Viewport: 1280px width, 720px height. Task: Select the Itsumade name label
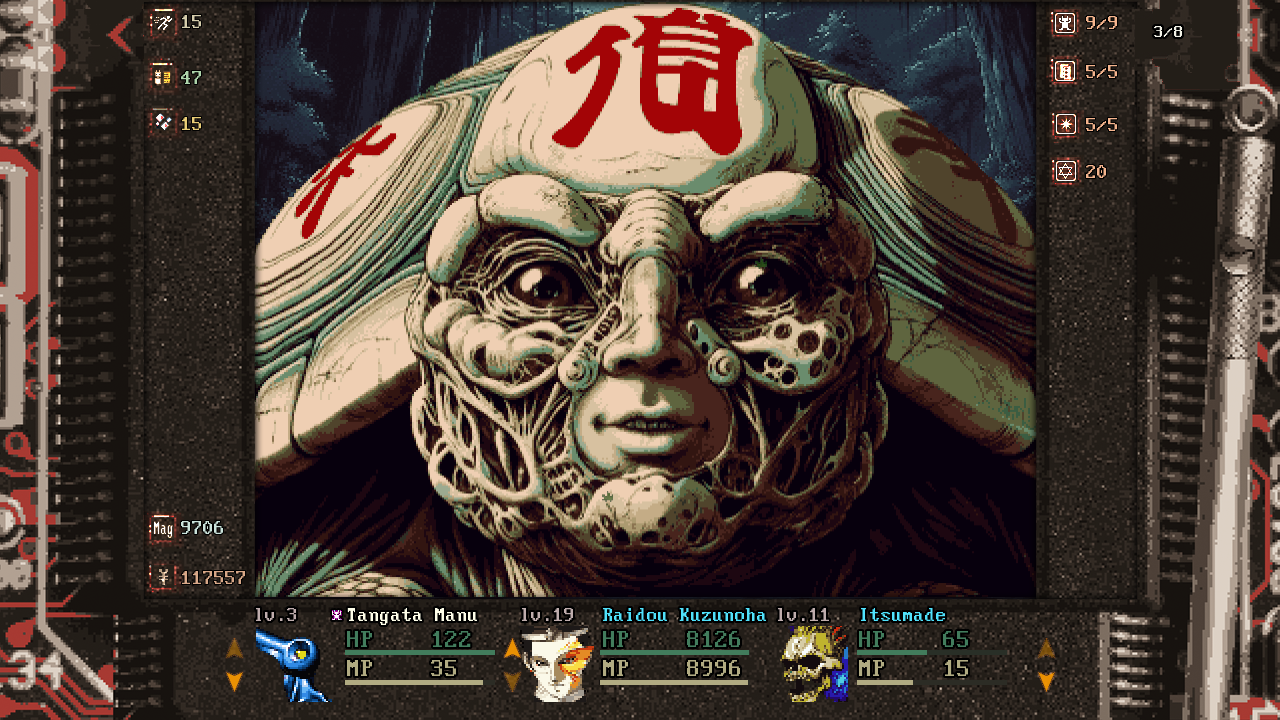coord(902,615)
